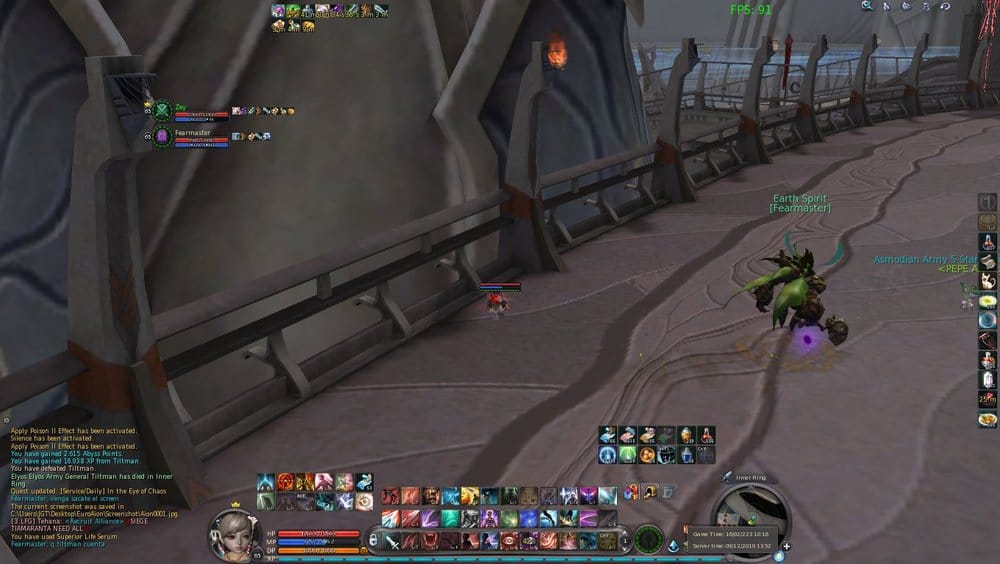
Task: Click the magnifier icon in top-right toolbar
Action: click(868, 6)
